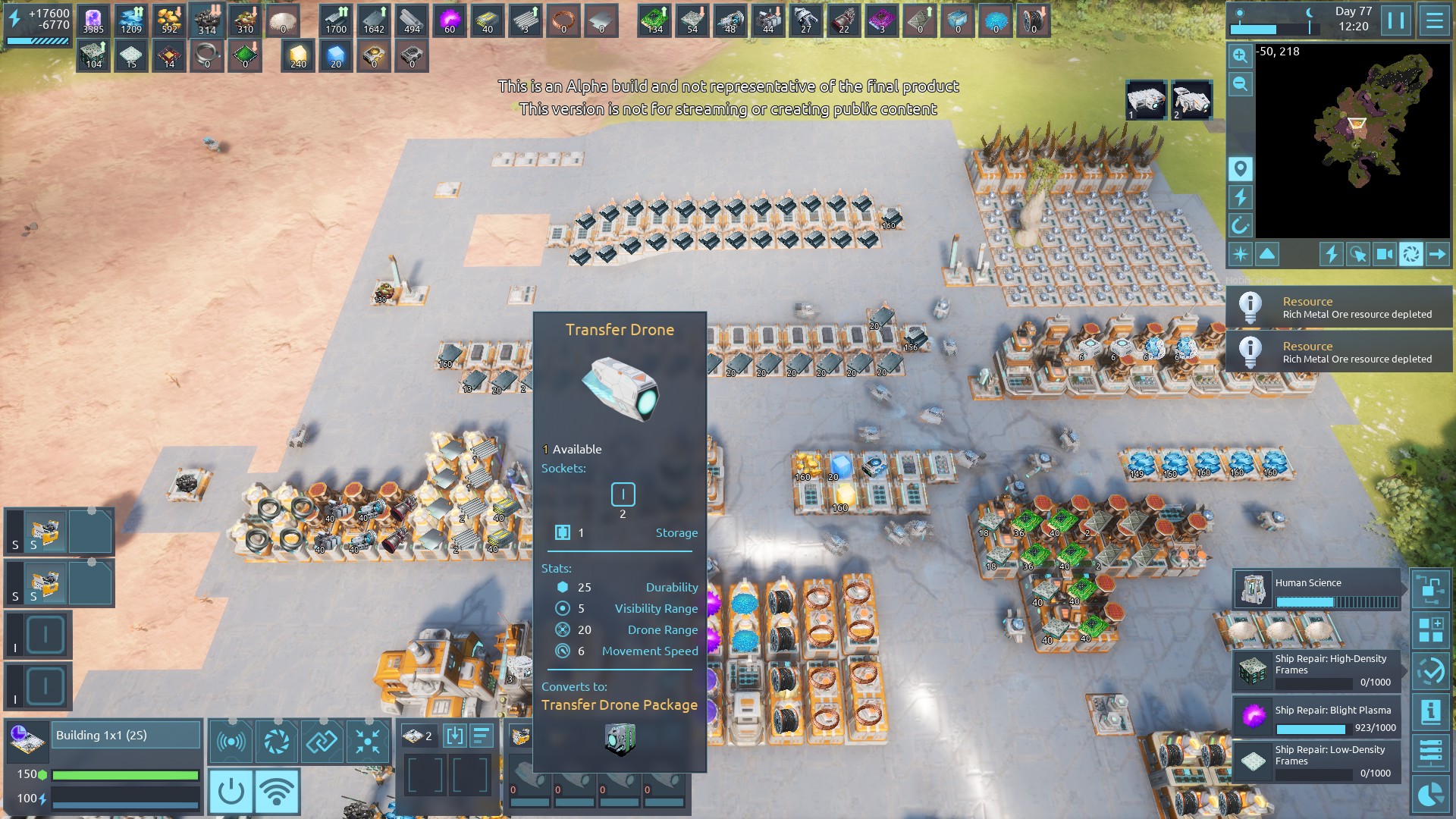Click the camera button under the minimap
Image resolution: width=1456 pixels, height=819 pixels.
pos(1384,254)
